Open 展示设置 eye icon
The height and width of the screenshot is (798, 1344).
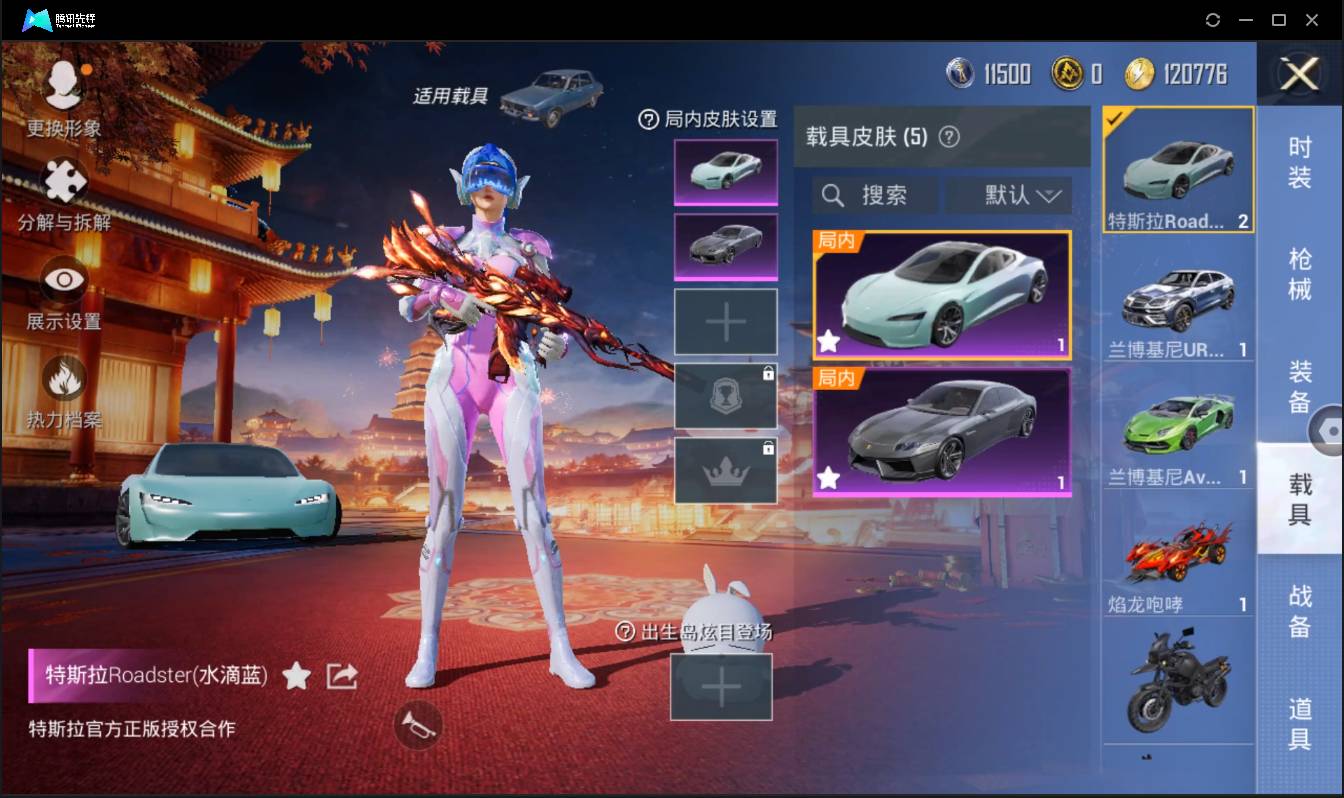click(62, 278)
